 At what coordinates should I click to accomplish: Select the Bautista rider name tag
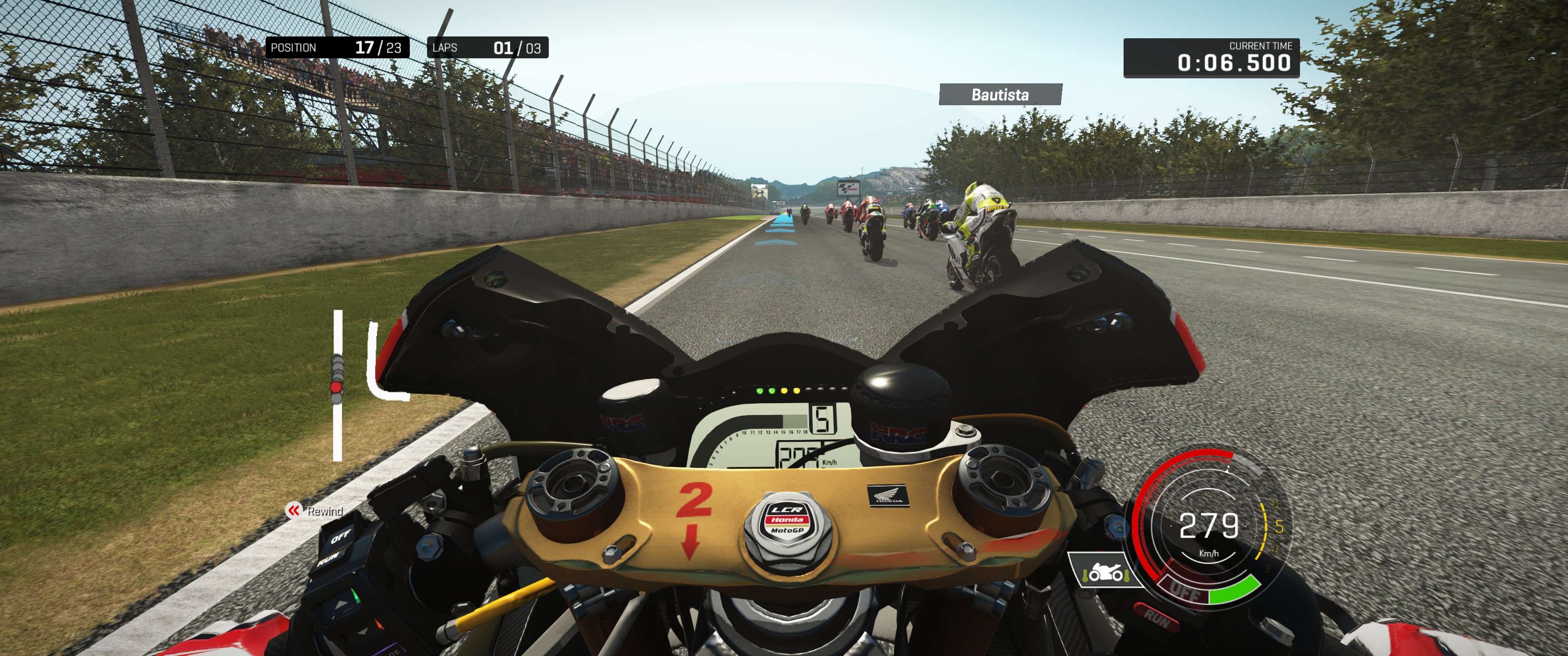[1000, 95]
